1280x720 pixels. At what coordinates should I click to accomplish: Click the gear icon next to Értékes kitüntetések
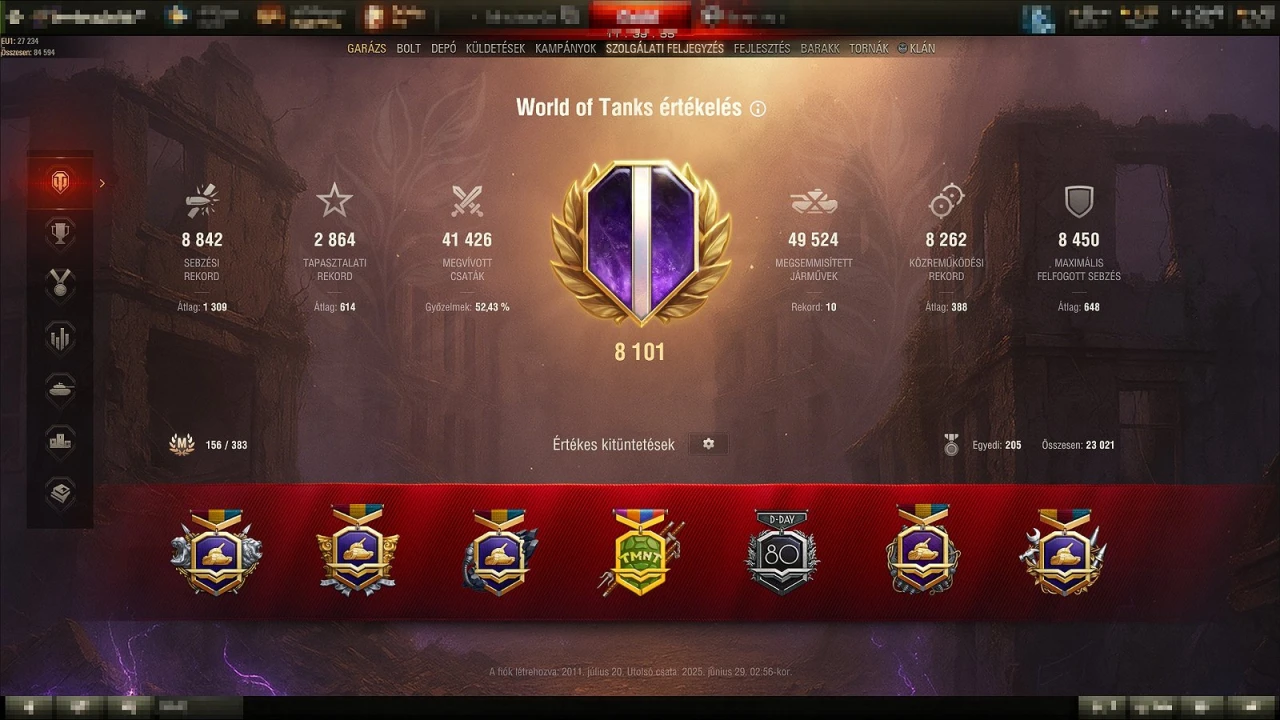[x=709, y=443]
